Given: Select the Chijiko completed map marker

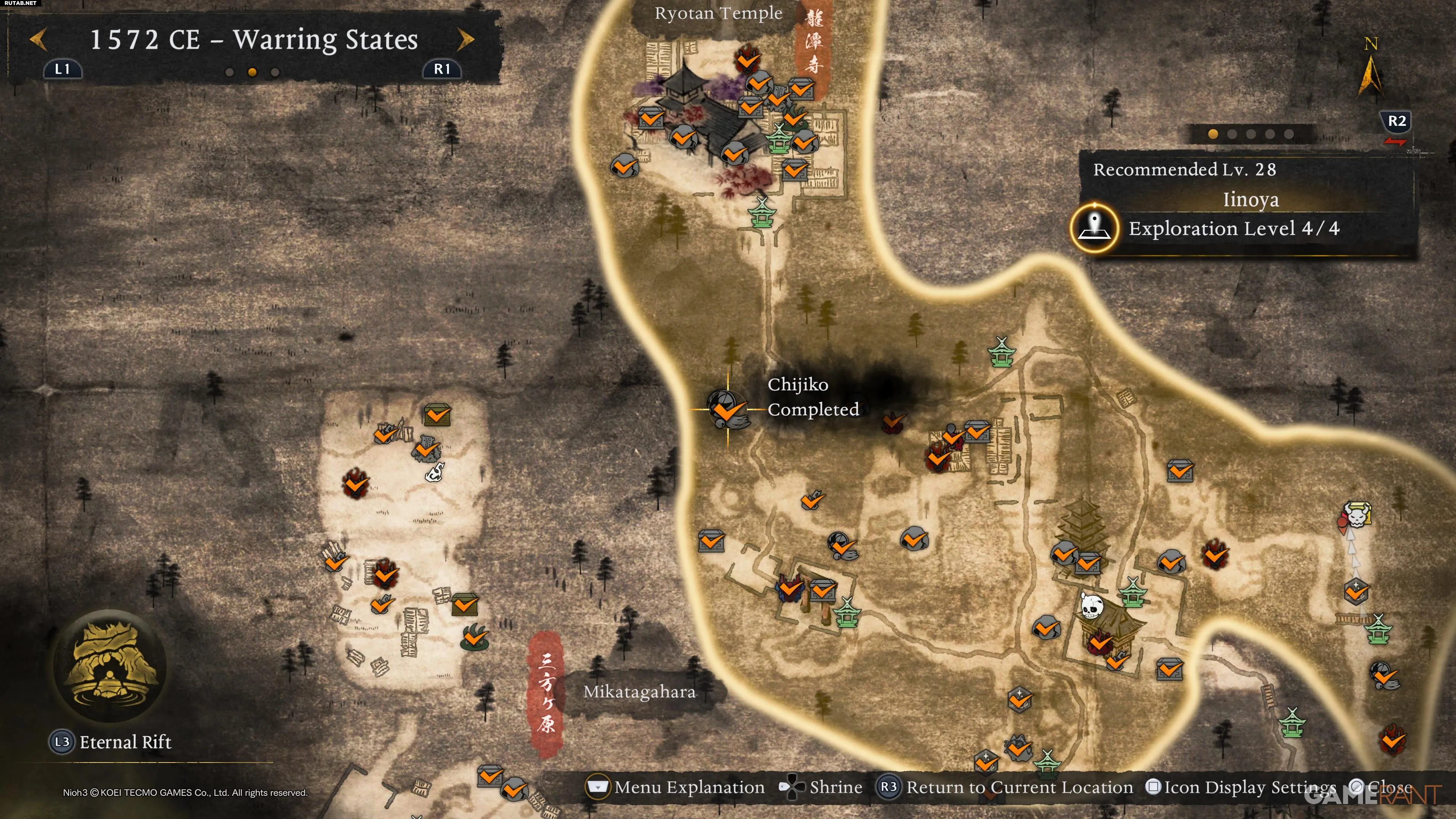Looking at the screenshot, I should pos(727,409).
